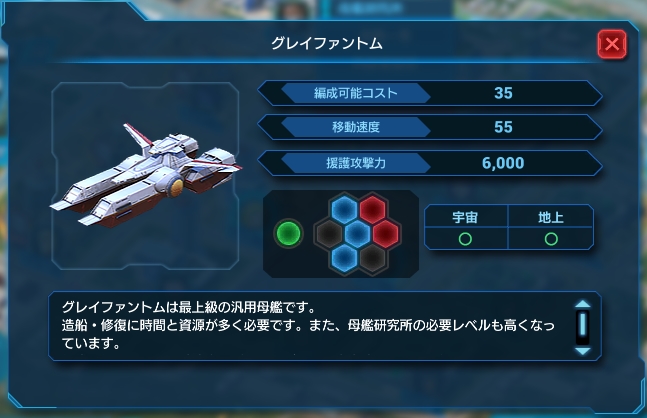Image resolution: width=647 pixels, height=418 pixels.
Task: Click the description scroll up arrow
Action: [582, 306]
